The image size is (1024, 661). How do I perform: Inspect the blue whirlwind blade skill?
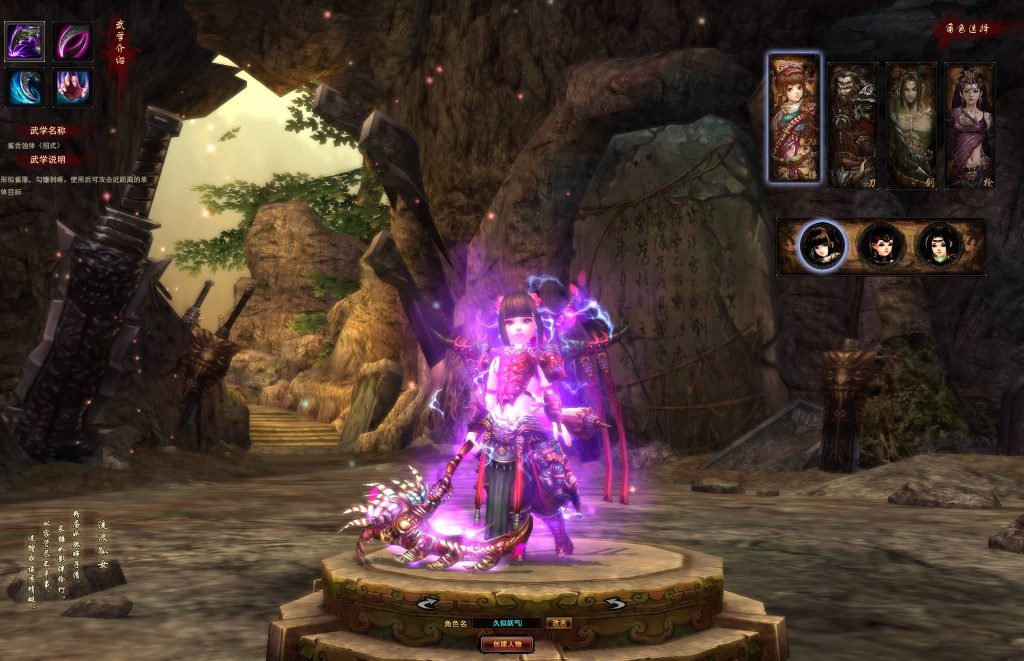point(24,88)
